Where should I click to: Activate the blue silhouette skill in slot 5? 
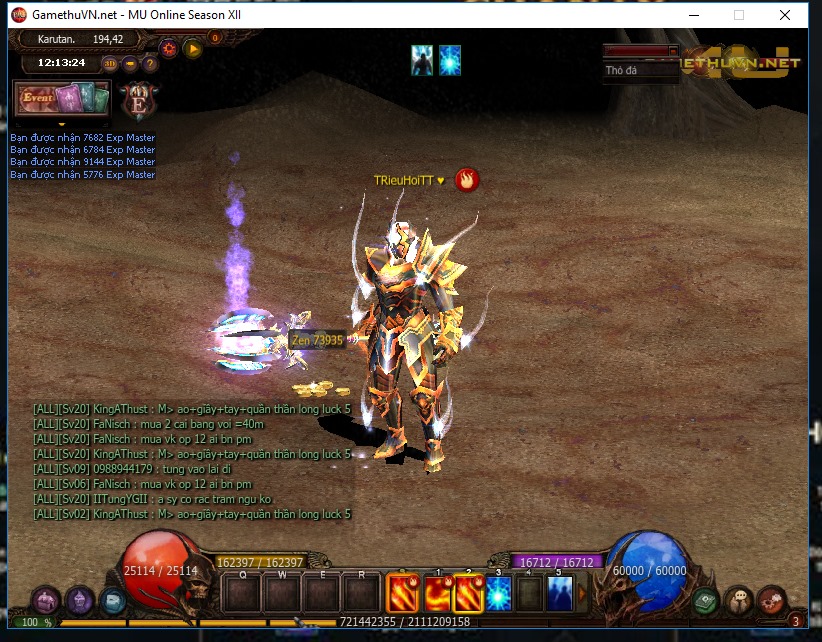[559, 594]
